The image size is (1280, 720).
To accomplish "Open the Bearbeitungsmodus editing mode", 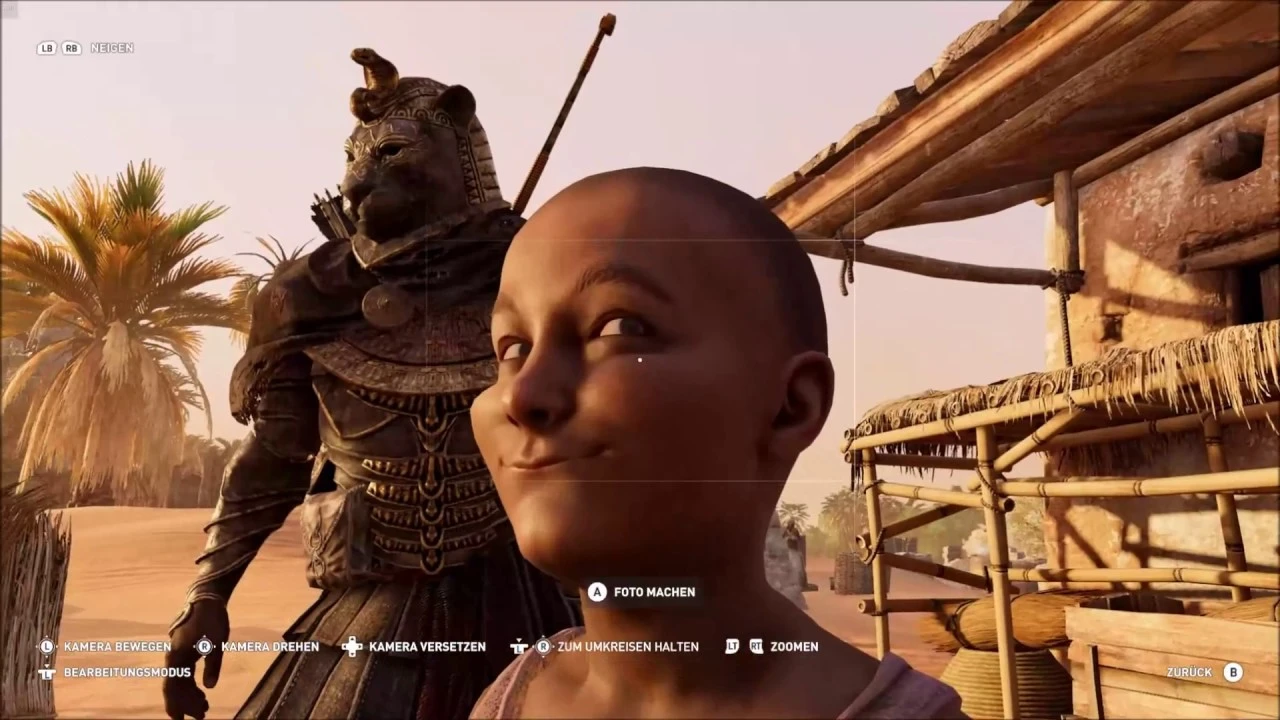I will click(x=126, y=672).
